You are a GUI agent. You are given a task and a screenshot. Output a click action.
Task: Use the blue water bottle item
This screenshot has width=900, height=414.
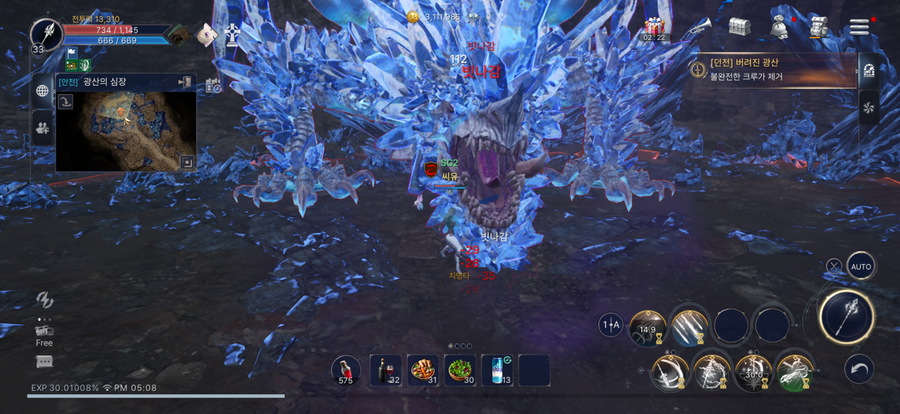pos(497,369)
